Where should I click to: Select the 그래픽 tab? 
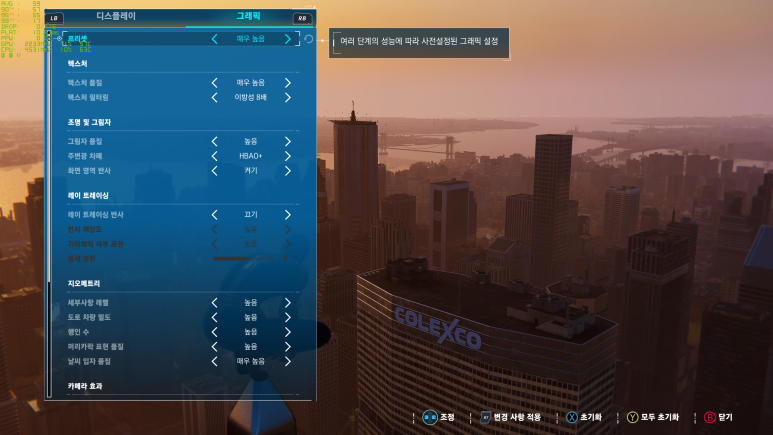[248, 17]
